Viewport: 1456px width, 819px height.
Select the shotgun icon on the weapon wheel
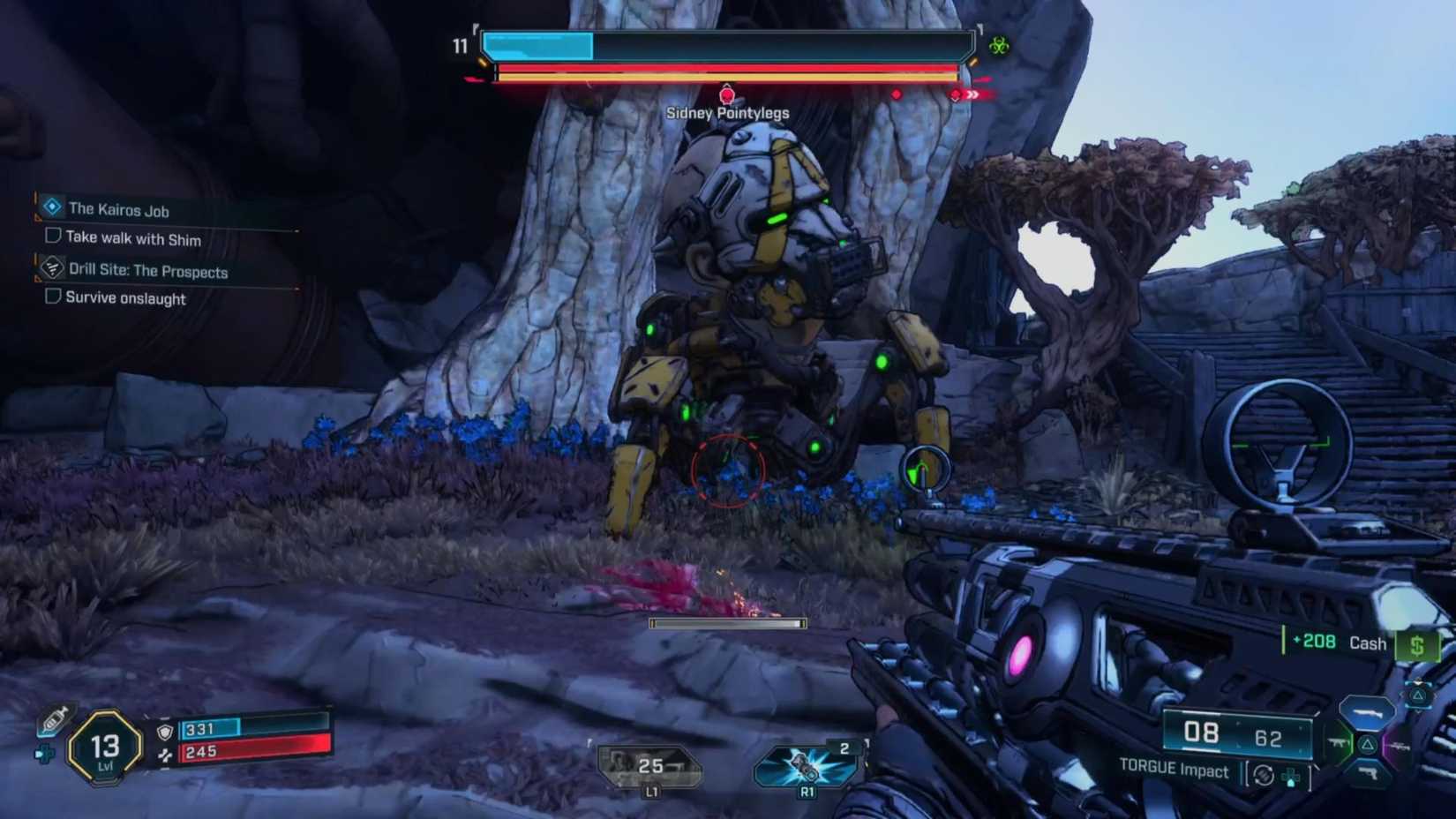point(1368,712)
